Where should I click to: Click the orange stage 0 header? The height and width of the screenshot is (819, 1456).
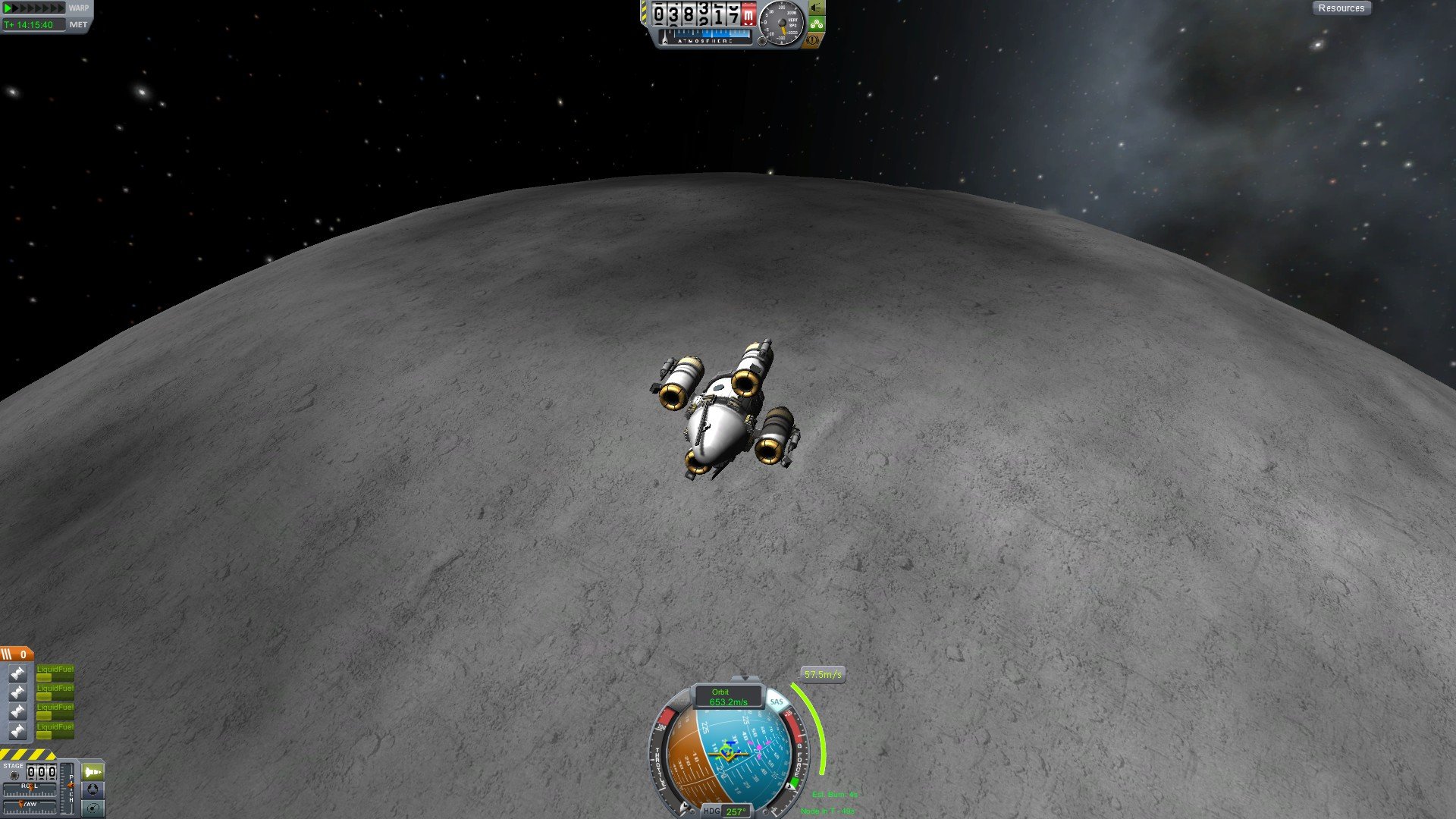pyautogui.click(x=17, y=654)
